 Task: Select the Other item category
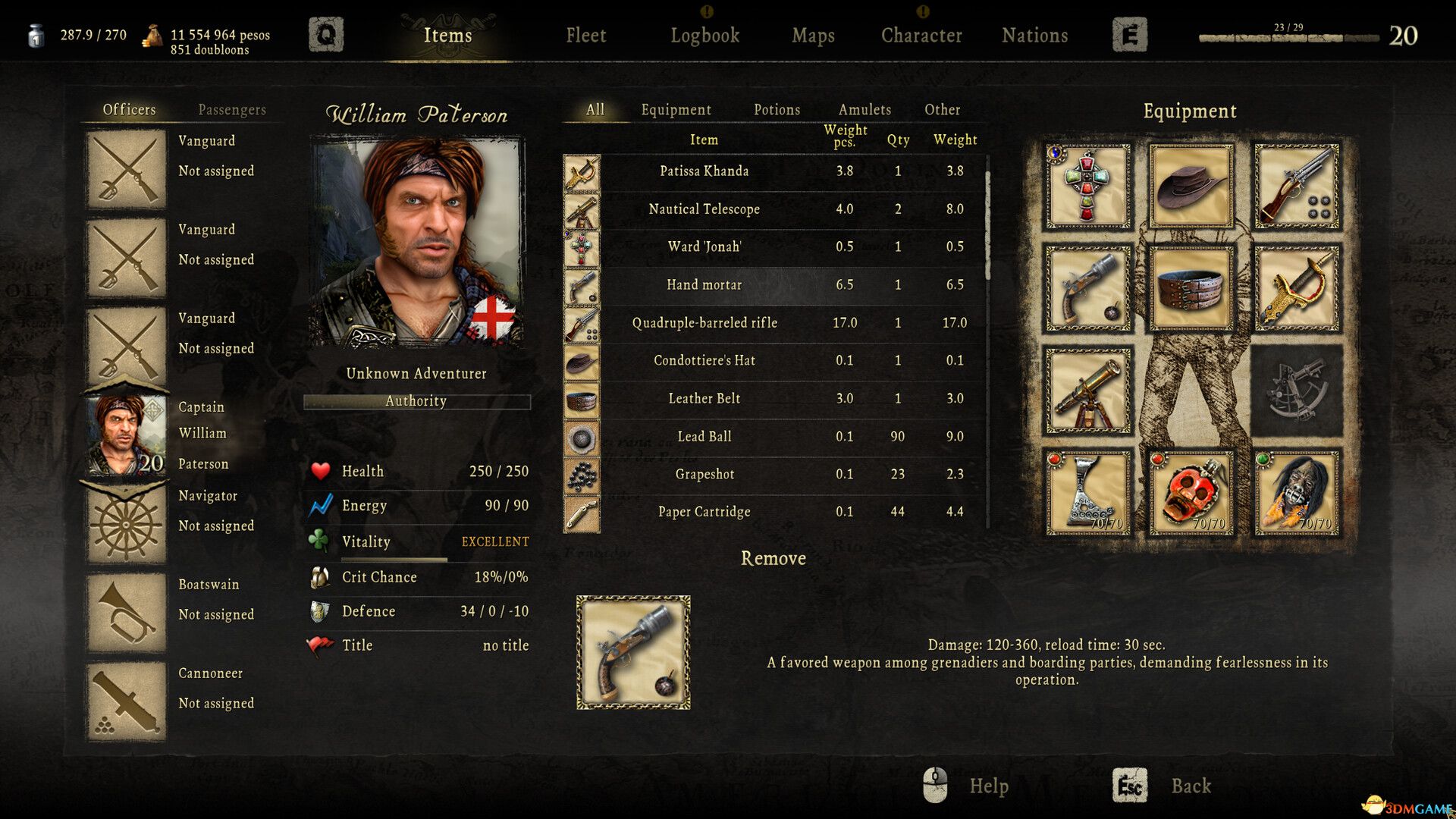click(x=942, y=110)
